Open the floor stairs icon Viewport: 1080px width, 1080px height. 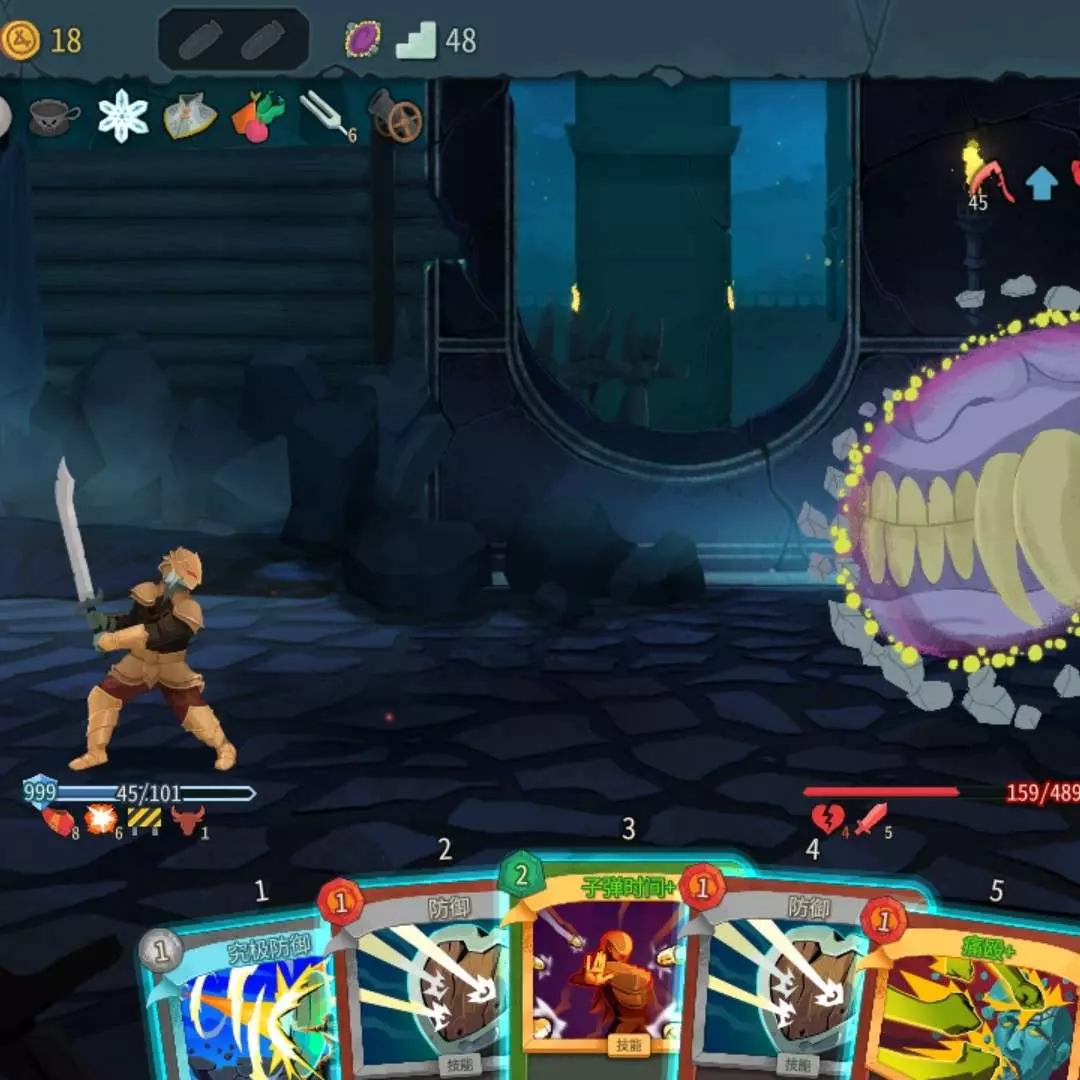[x=416, y=41]
